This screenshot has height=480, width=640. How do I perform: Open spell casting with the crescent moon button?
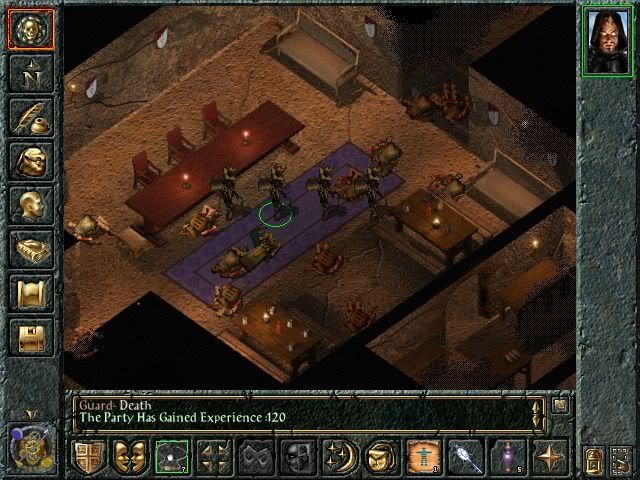[x=339, y=456]
